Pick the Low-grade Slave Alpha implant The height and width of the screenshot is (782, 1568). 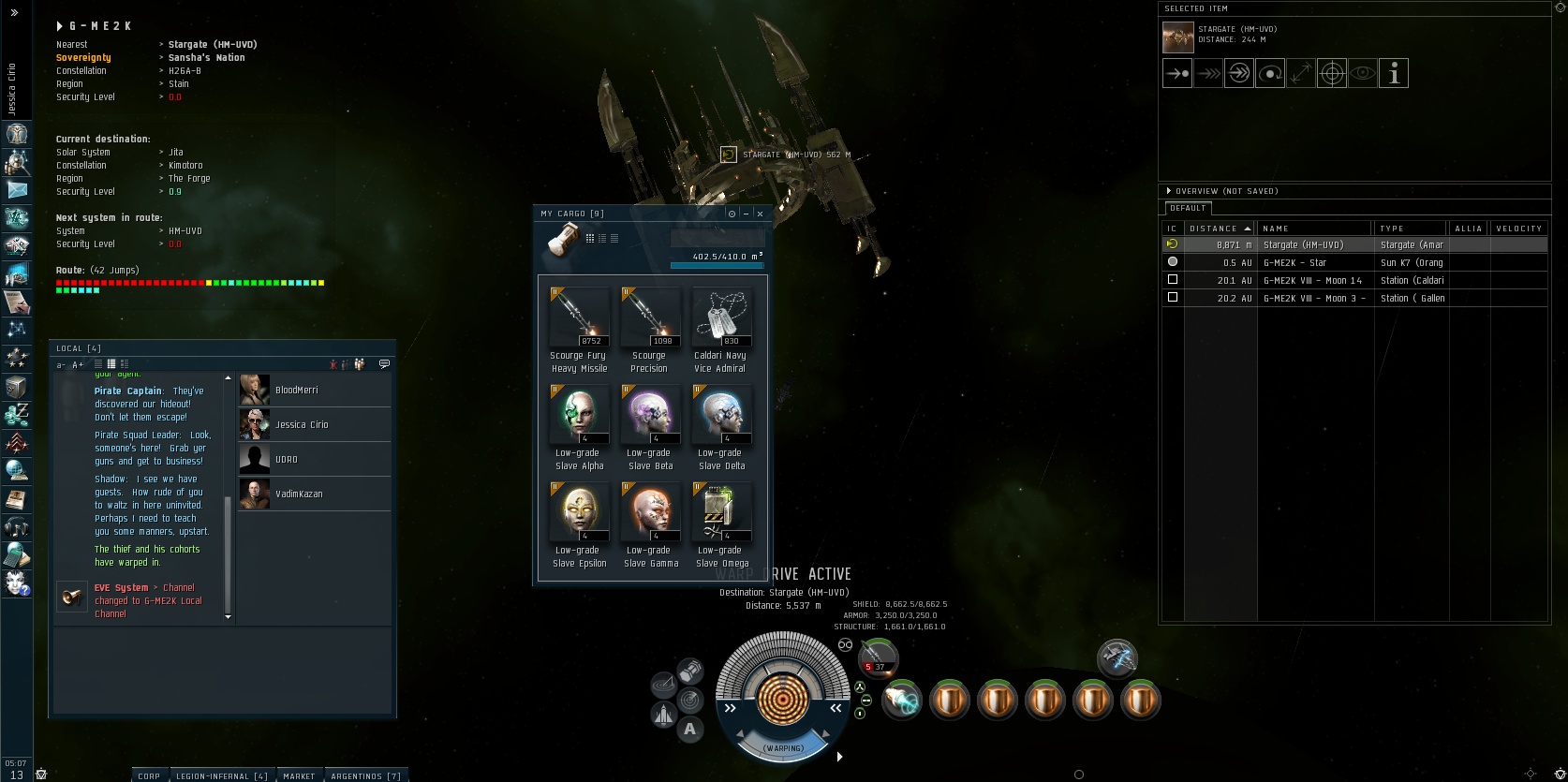(579, 416)
